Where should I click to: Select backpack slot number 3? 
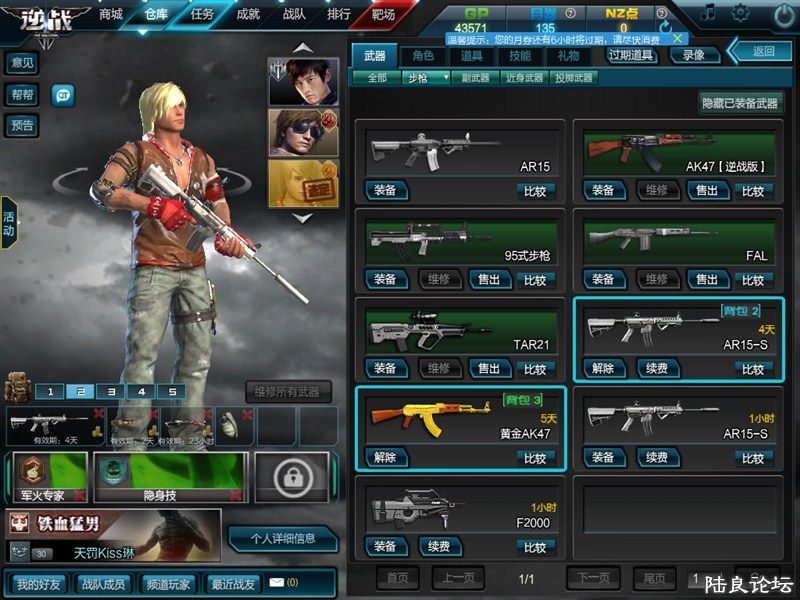pos(111,392)
